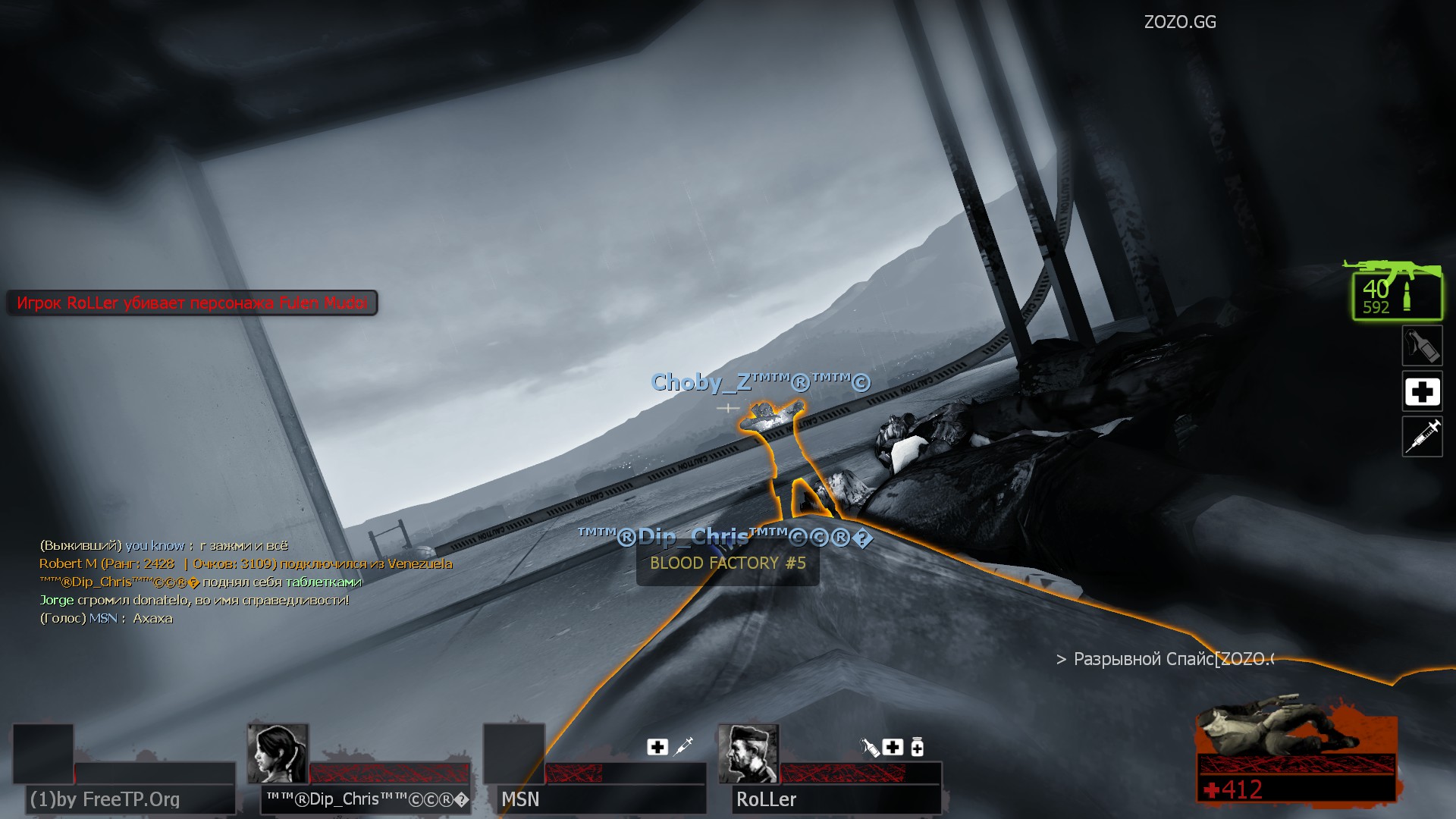Image resolution: width=1456 pixels, height=819 pixels.
Task: Click RoLLer's teammate portrait
Action: click(x=748, y=753)
